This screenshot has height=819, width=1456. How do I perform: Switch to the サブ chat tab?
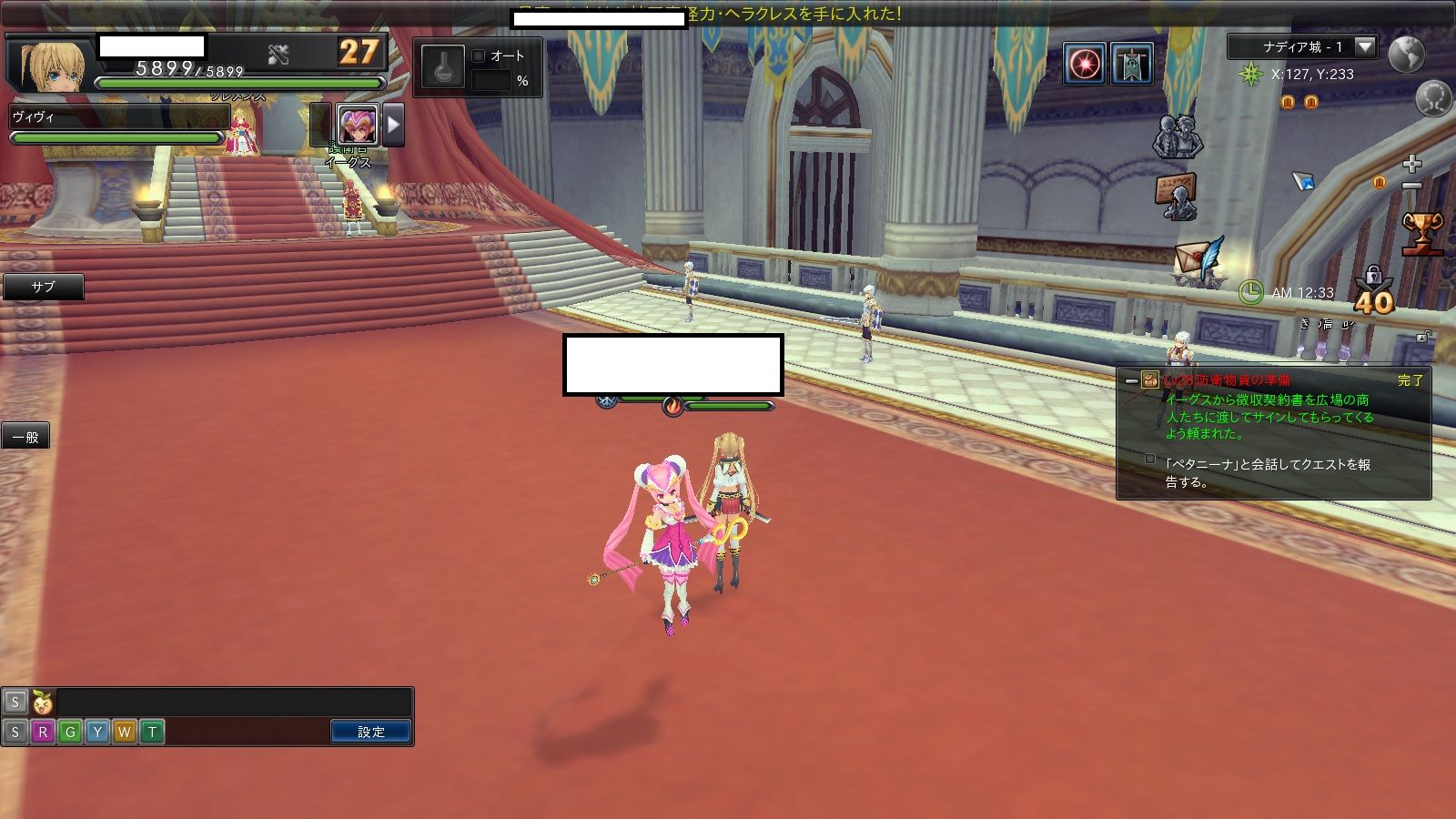coord(43,287)
